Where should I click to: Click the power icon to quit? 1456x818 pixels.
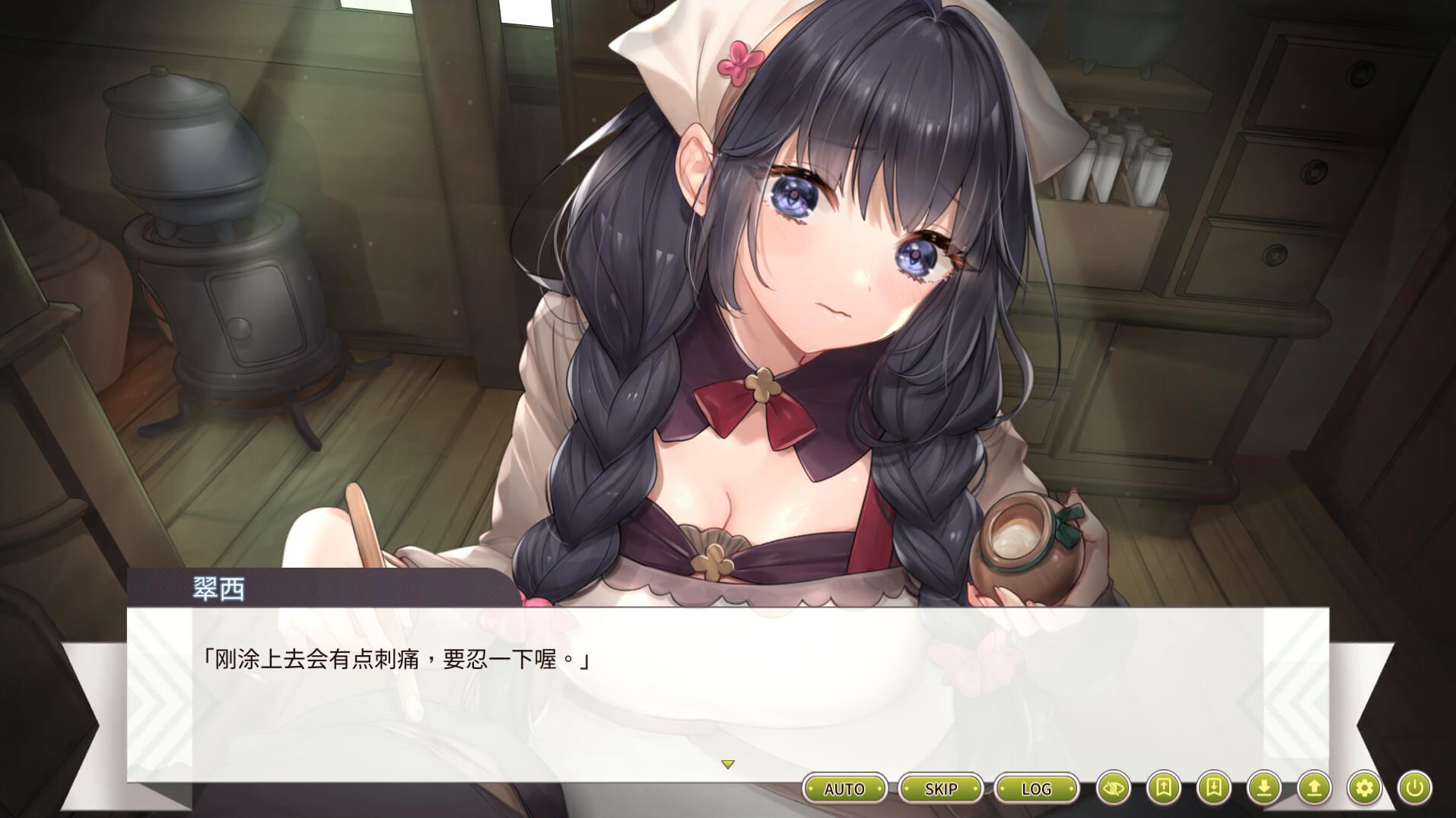pos(1414,788)
